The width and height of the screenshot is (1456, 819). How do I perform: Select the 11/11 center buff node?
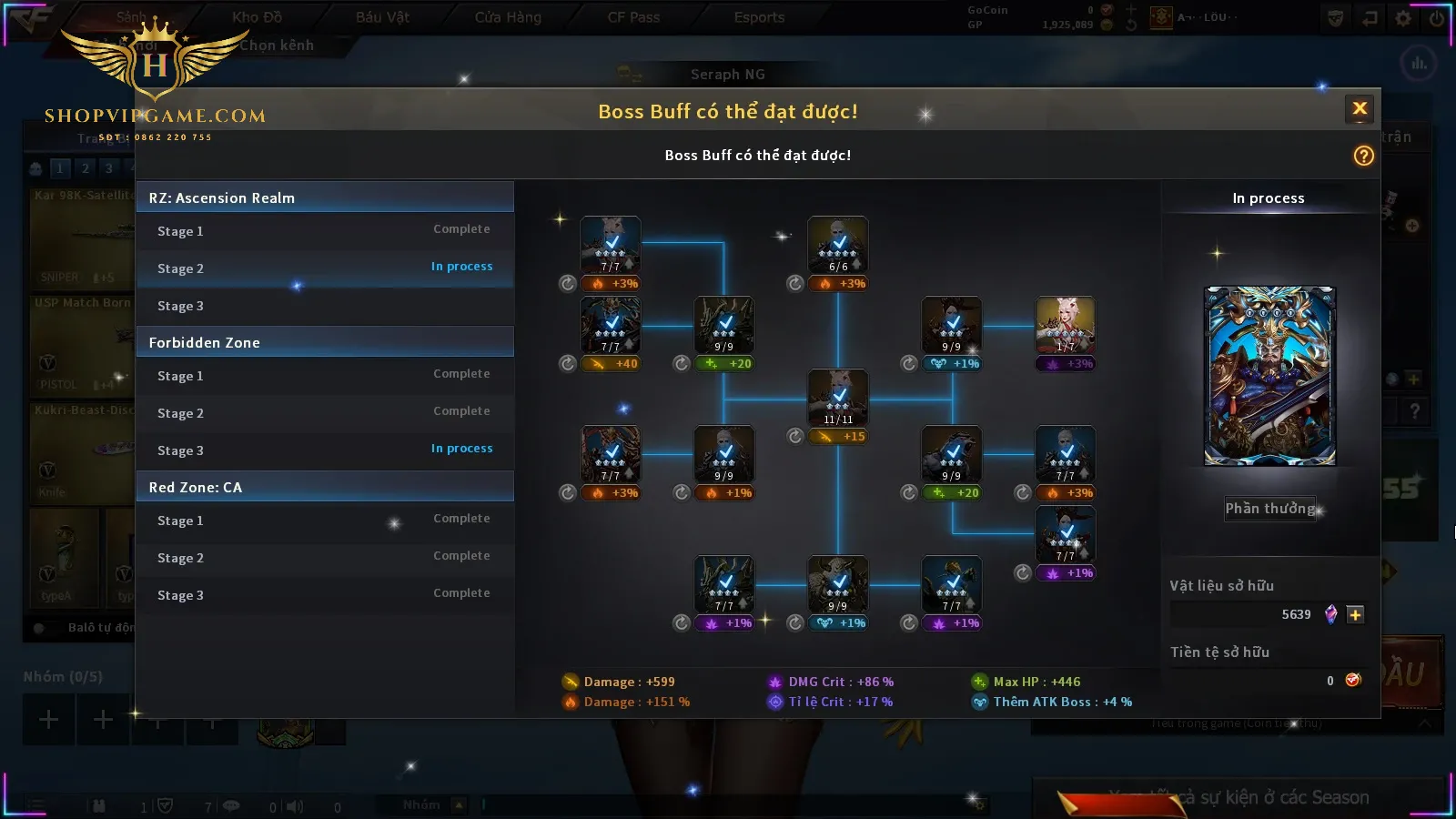point(838,398)
